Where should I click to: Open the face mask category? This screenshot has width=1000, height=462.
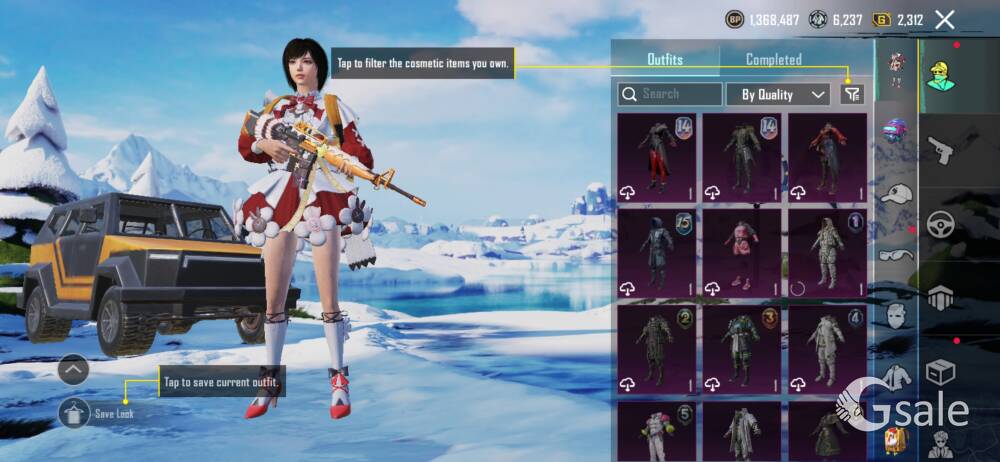coord(896,315)
